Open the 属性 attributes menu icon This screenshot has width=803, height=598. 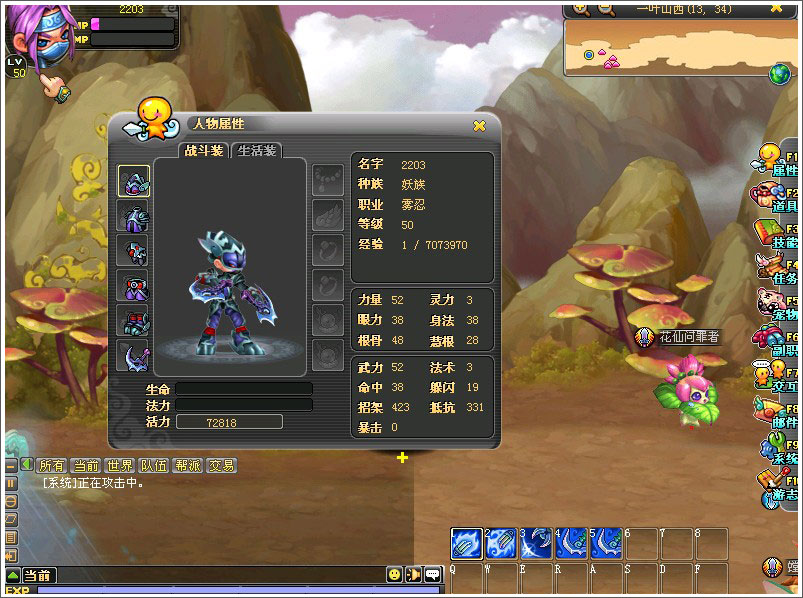pyautogui.click(x=774, y=160)
